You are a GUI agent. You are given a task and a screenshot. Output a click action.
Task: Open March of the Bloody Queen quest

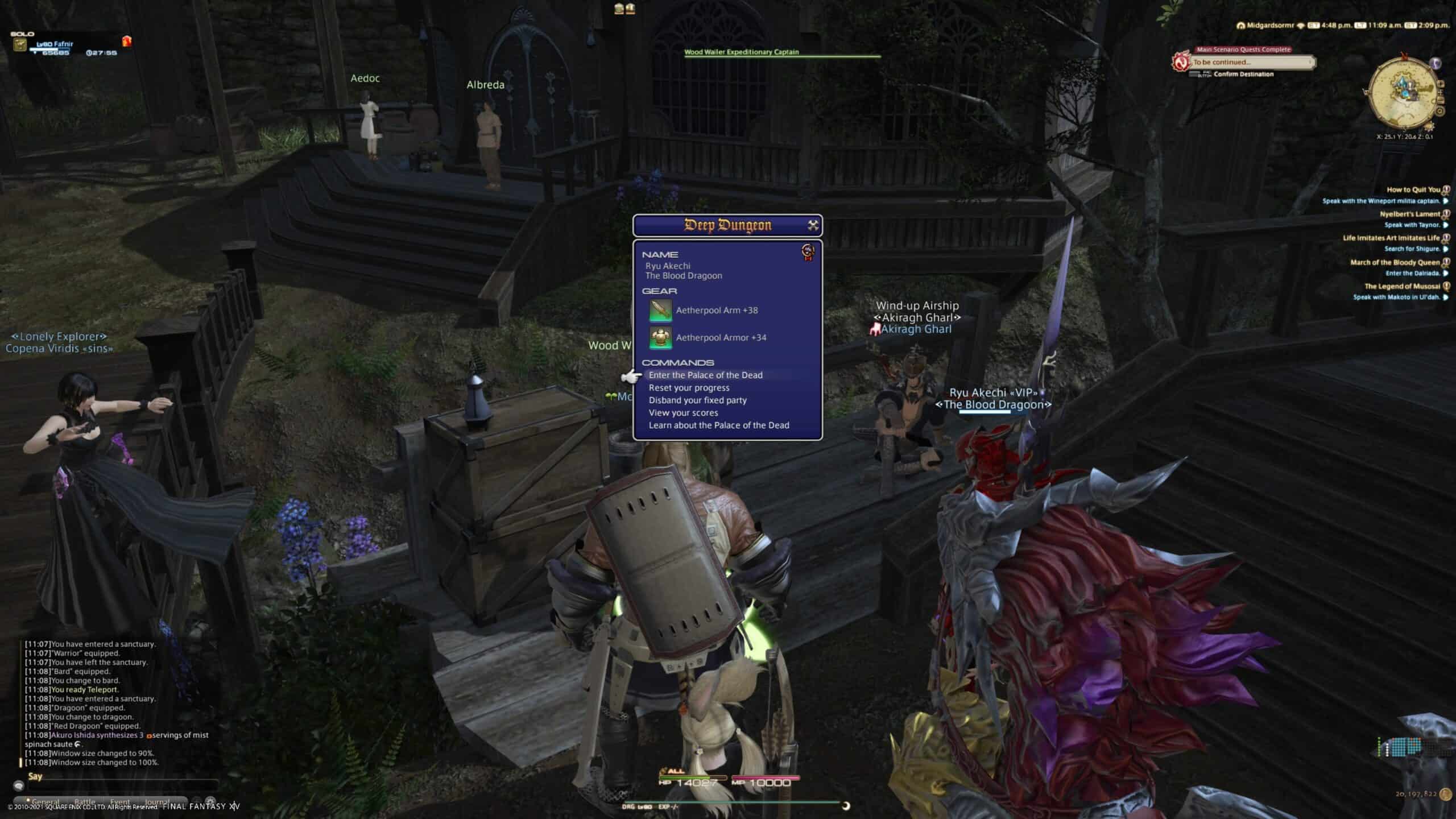click(x=1395, y=262)
